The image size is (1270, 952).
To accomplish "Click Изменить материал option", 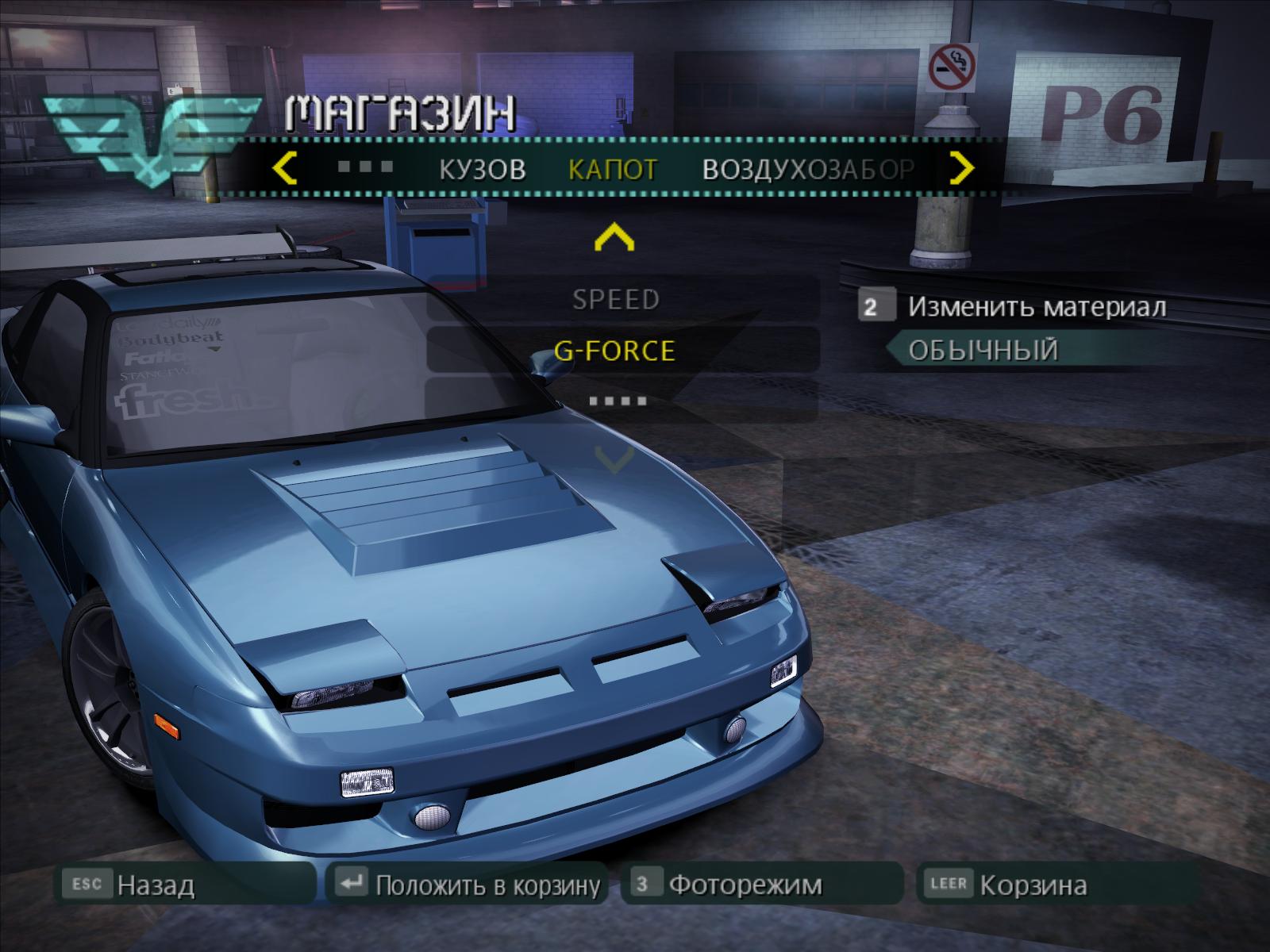I will 1036,307.
